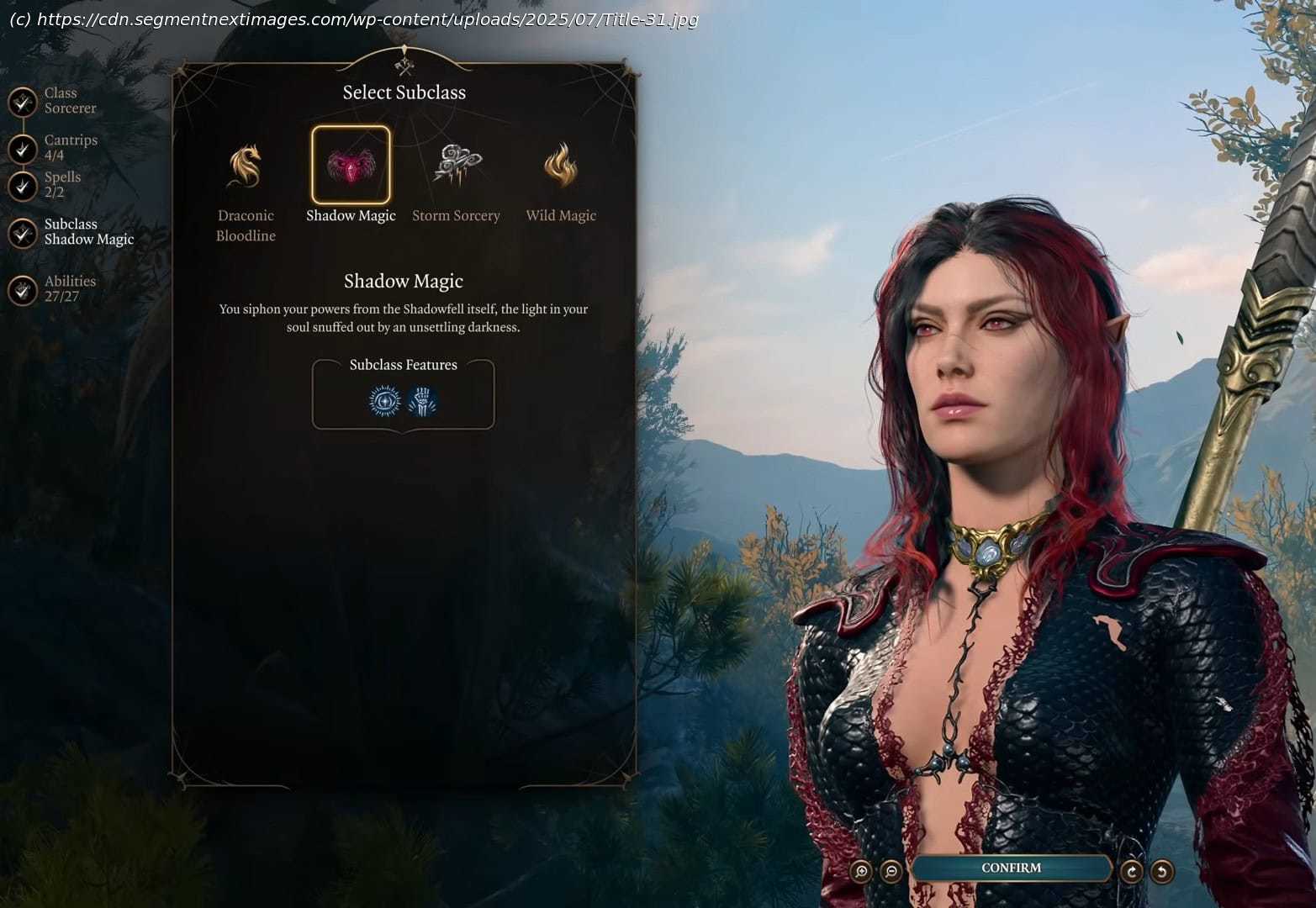Viewport: 1316px width, 908px height.
Task: Open the Cantrips 4/4 step
Action: (x=23, y=149)
